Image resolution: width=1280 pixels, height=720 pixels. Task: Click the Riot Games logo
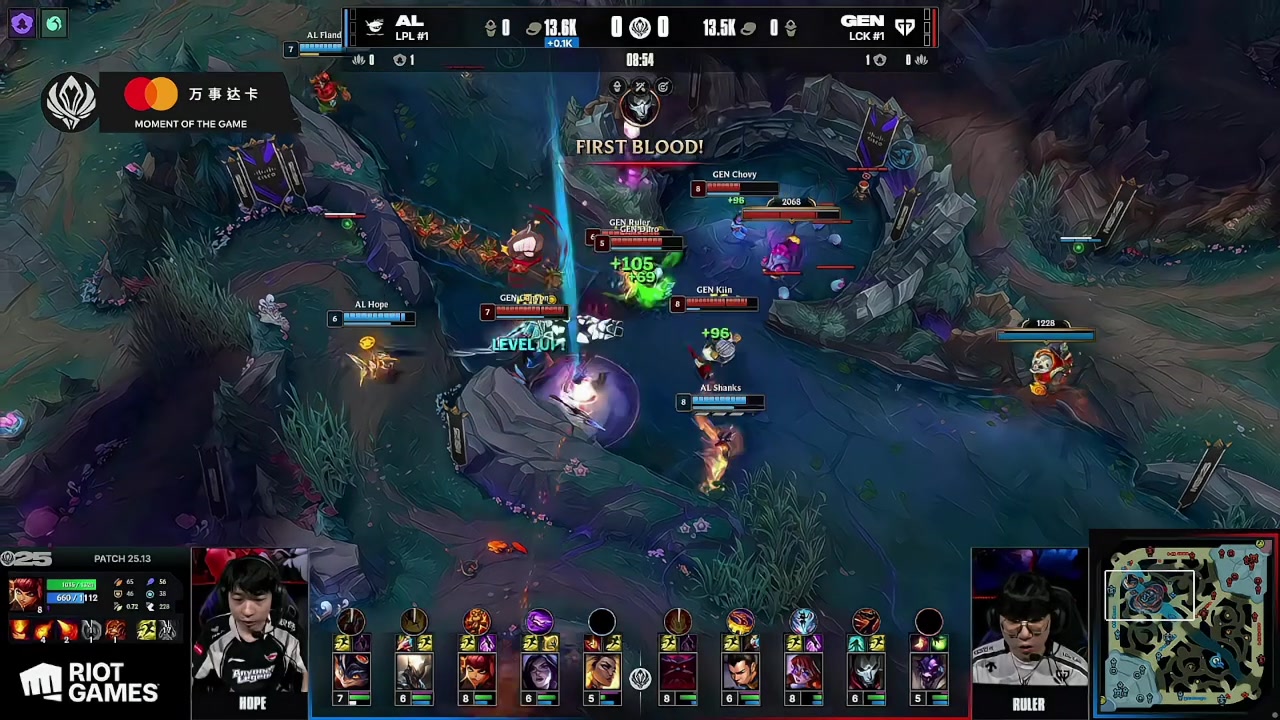pos(90,684)
